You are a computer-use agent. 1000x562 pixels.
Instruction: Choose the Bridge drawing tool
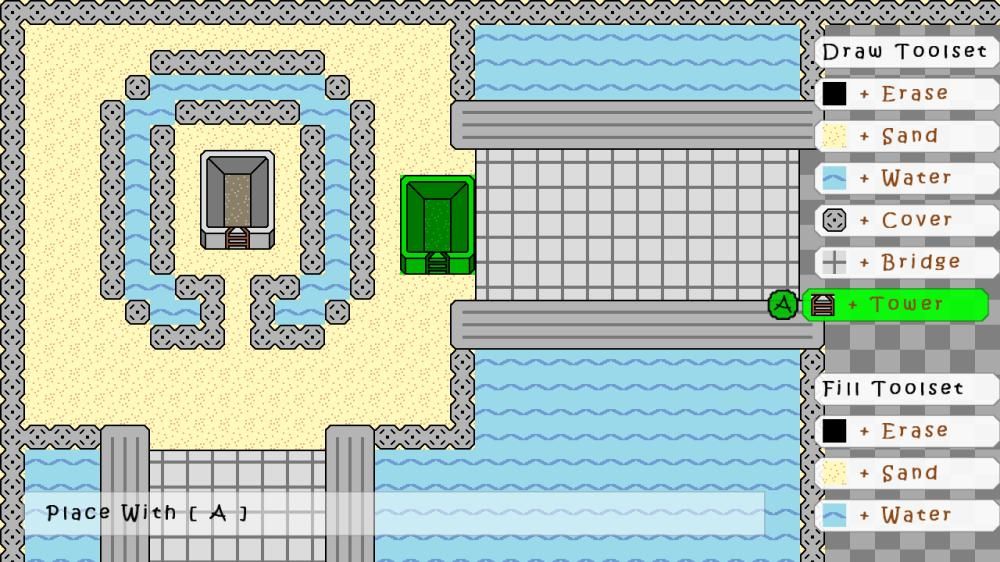coord(906,262)
